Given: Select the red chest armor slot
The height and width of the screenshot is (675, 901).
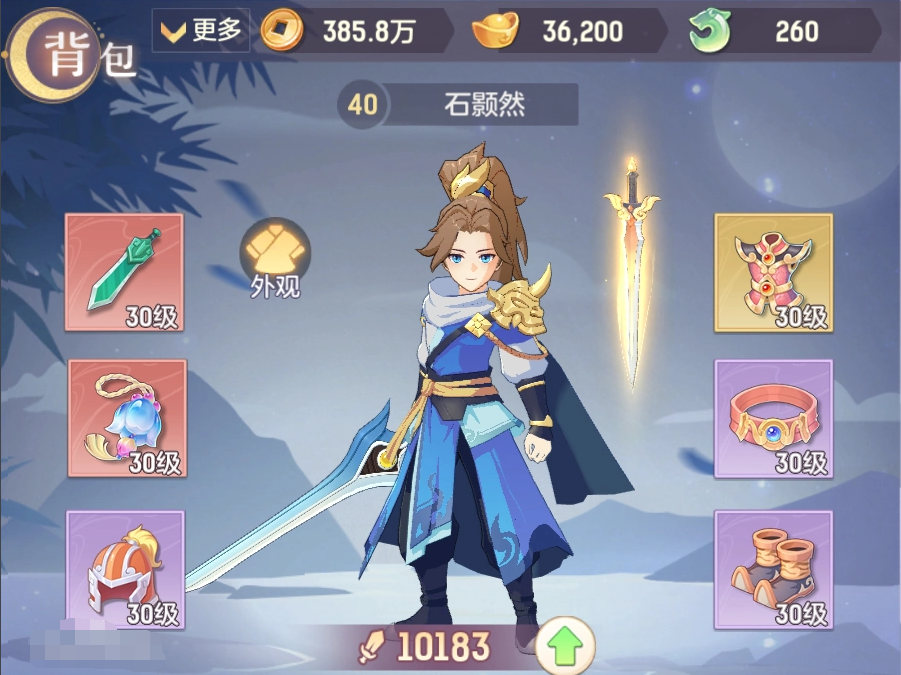Looking at the screenshot, I should point(773,272).
